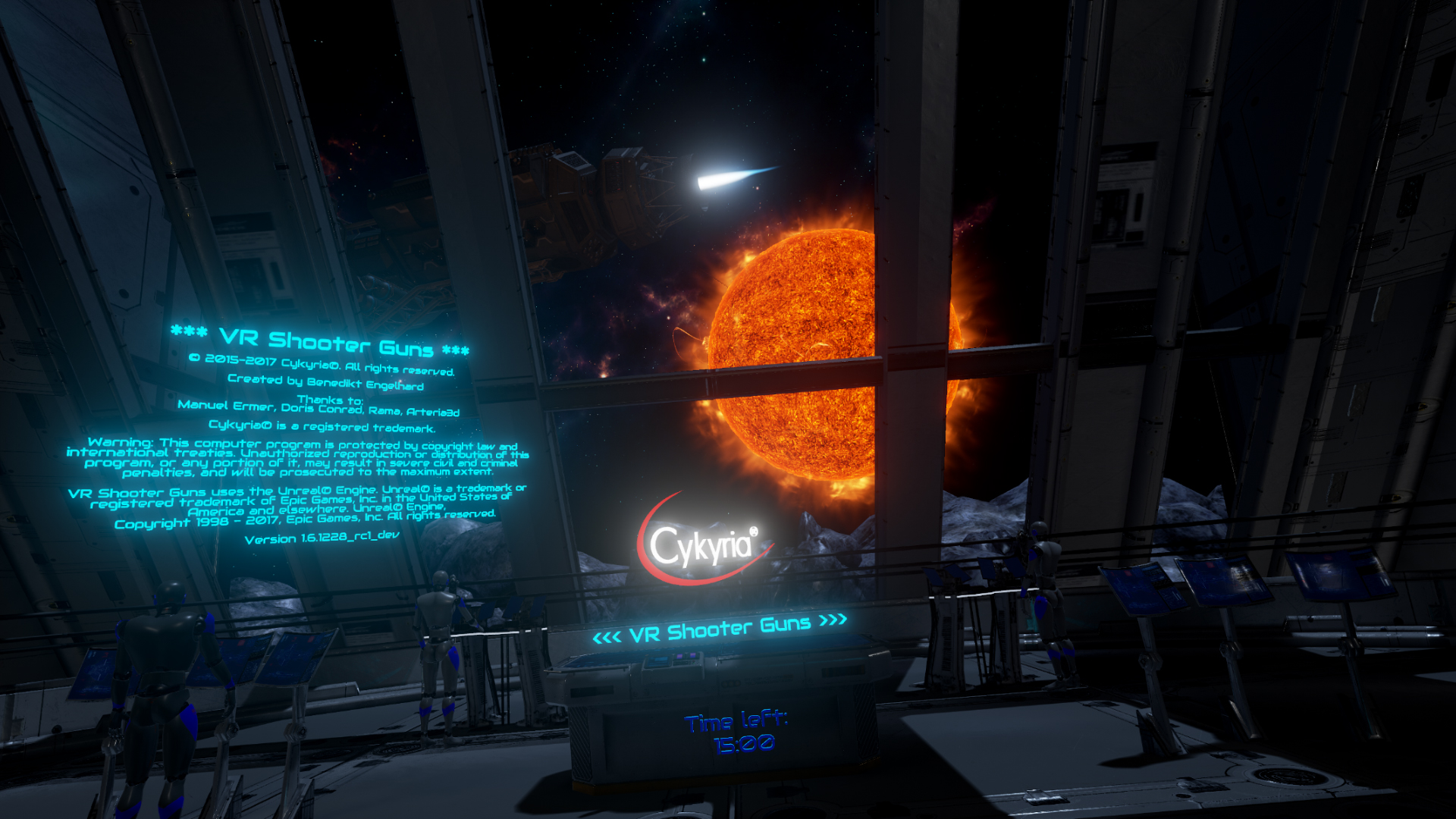Select the keypad on the console top

[x=682, y=663]
